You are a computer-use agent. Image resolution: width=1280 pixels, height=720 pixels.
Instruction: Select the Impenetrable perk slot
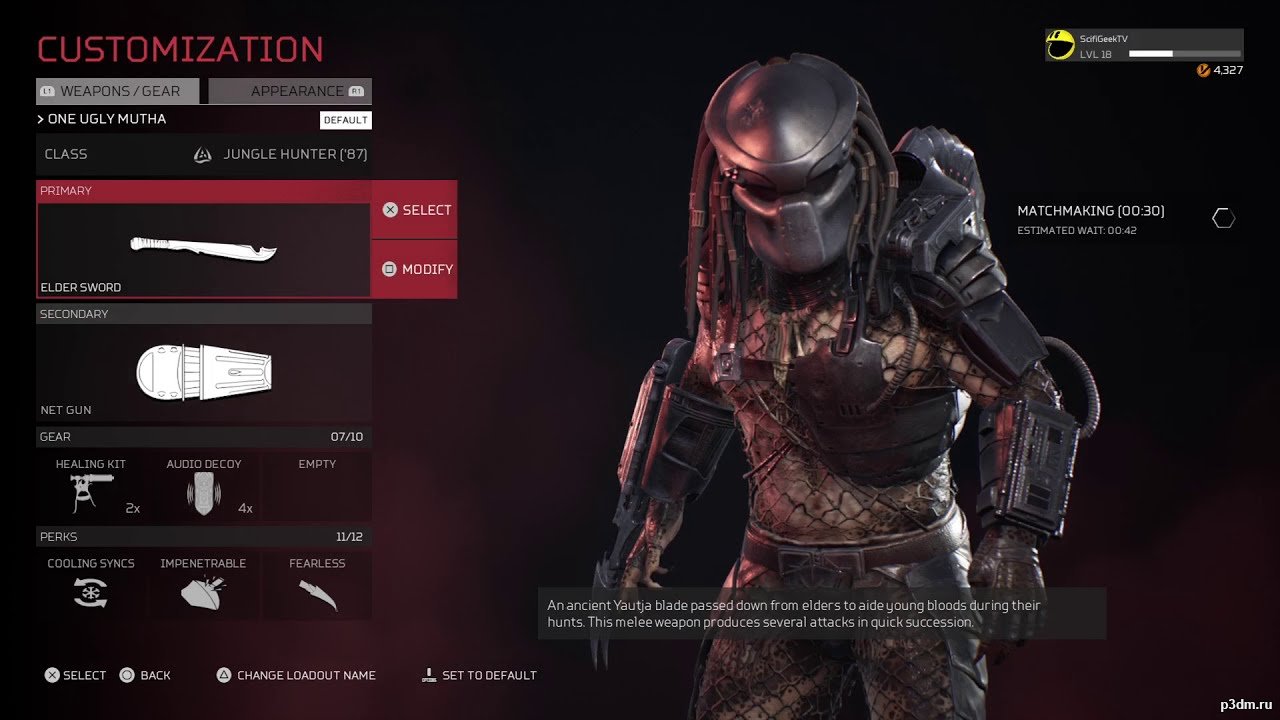pyautogui.click(x=204, y=585)
